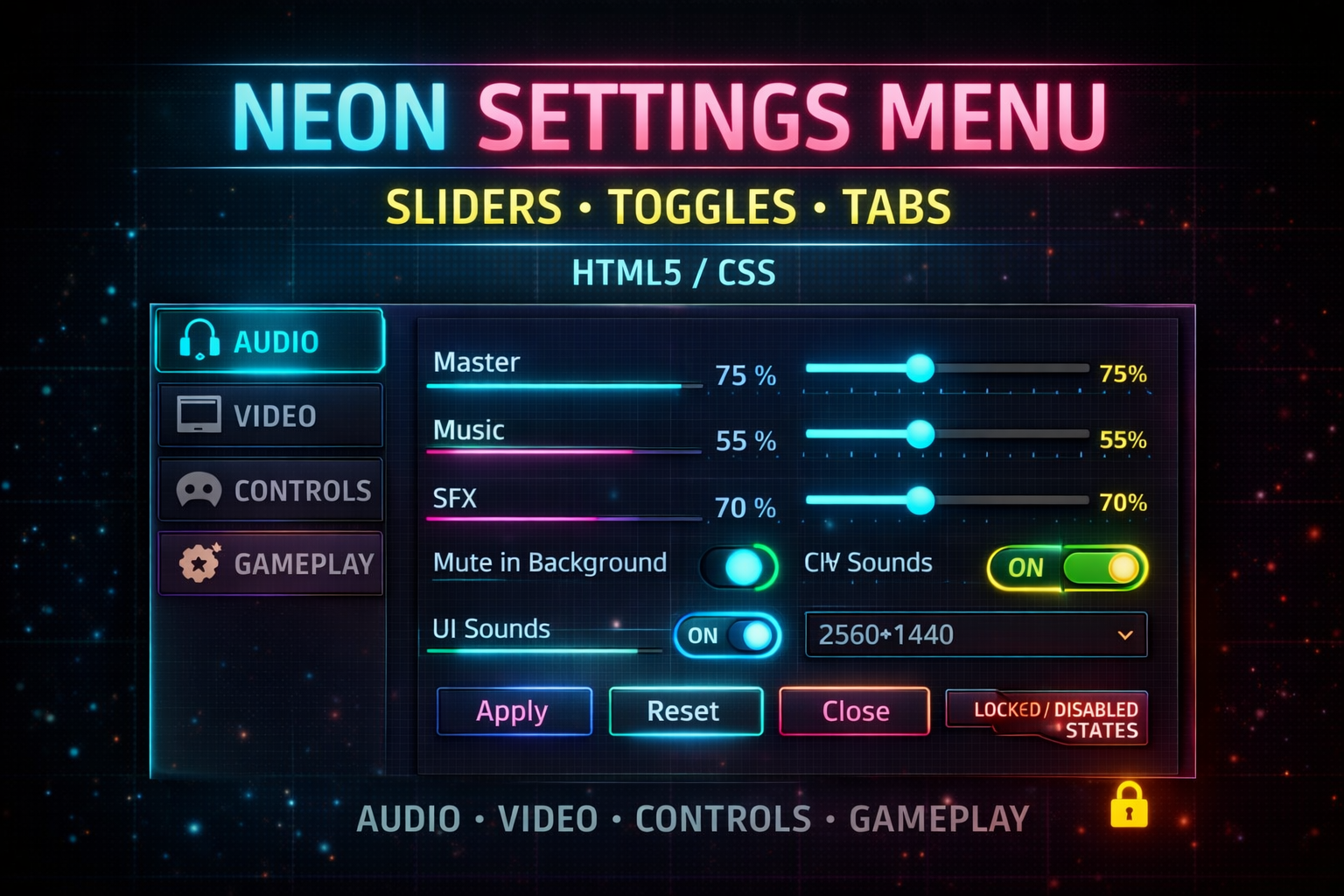Viewport: 1344px width, 896px height.
Task: Click the chevron on the resolution selector
Action: 1124,635
